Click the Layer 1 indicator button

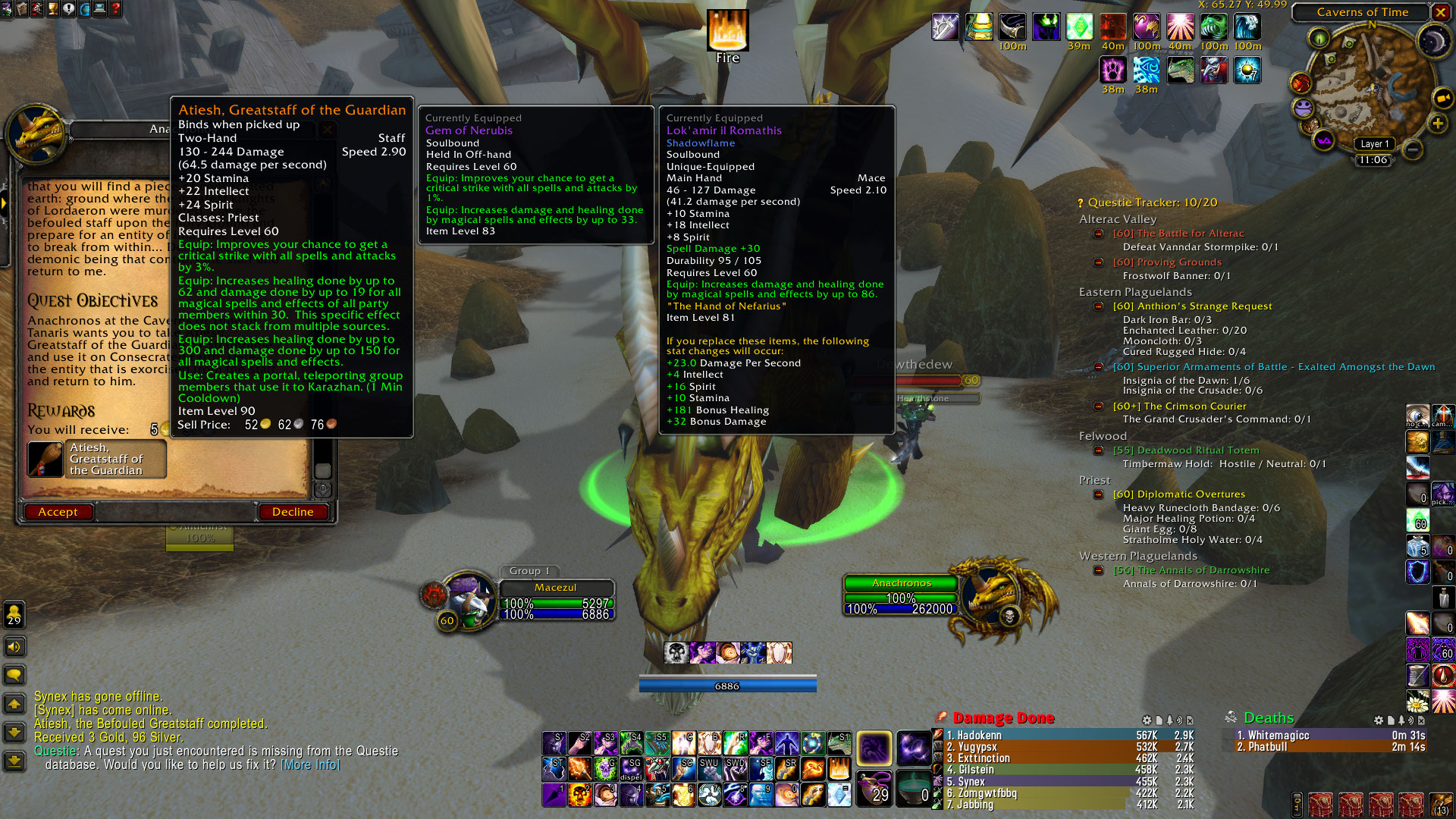tap(1374, 144)
